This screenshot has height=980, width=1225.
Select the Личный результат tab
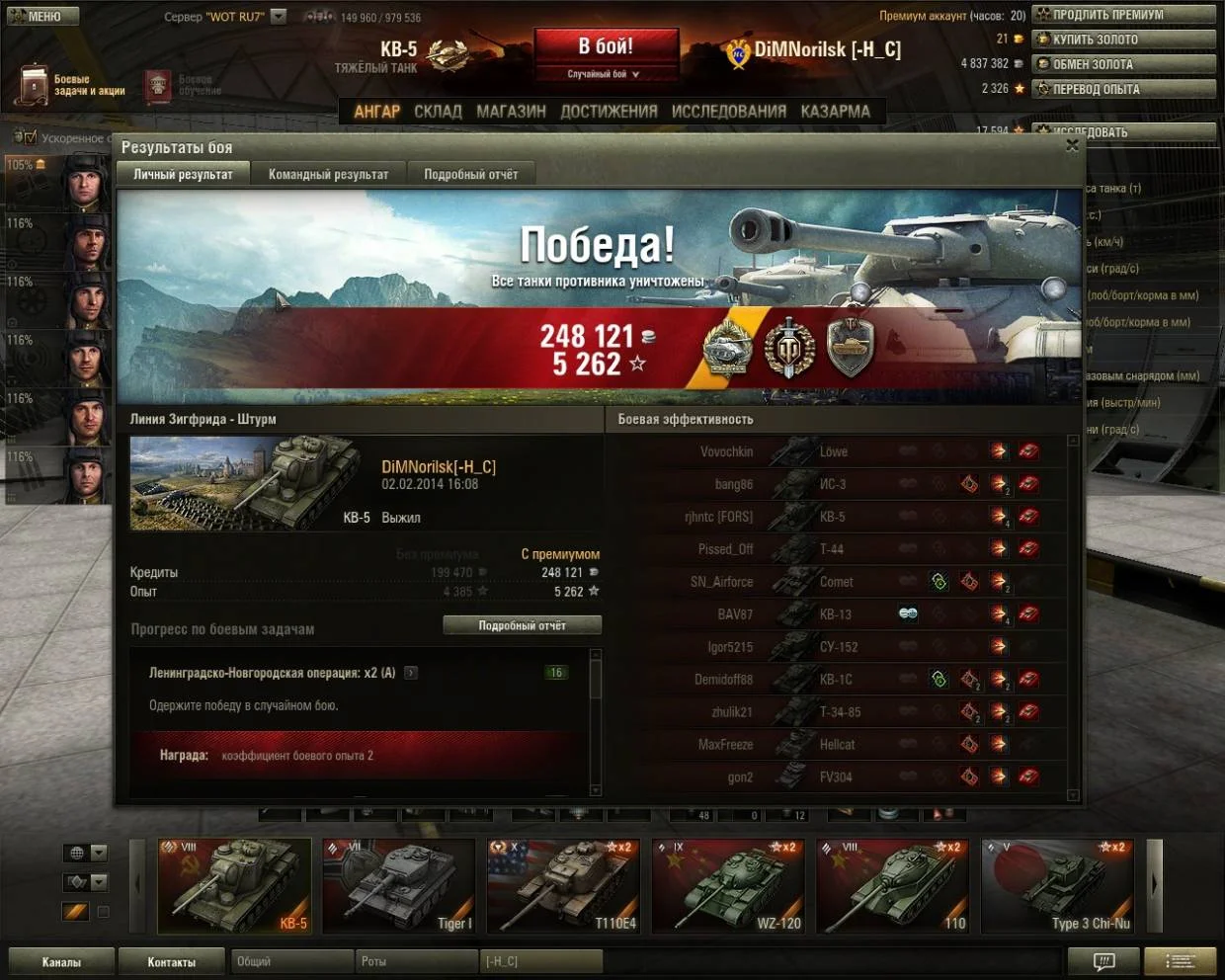(183, 174)
